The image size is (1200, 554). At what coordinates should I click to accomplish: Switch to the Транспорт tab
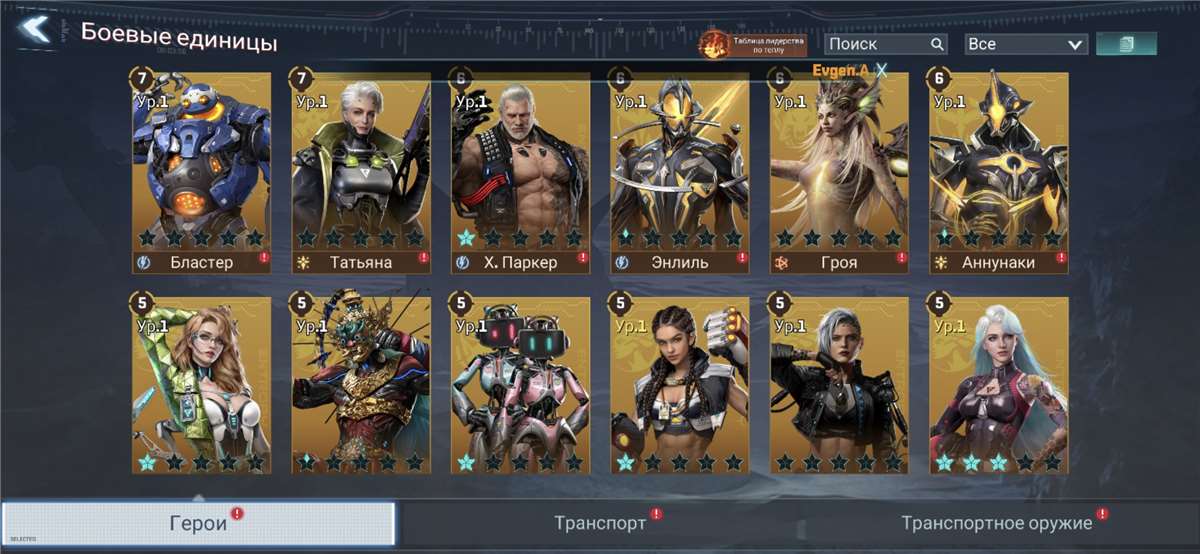point(600,524)
